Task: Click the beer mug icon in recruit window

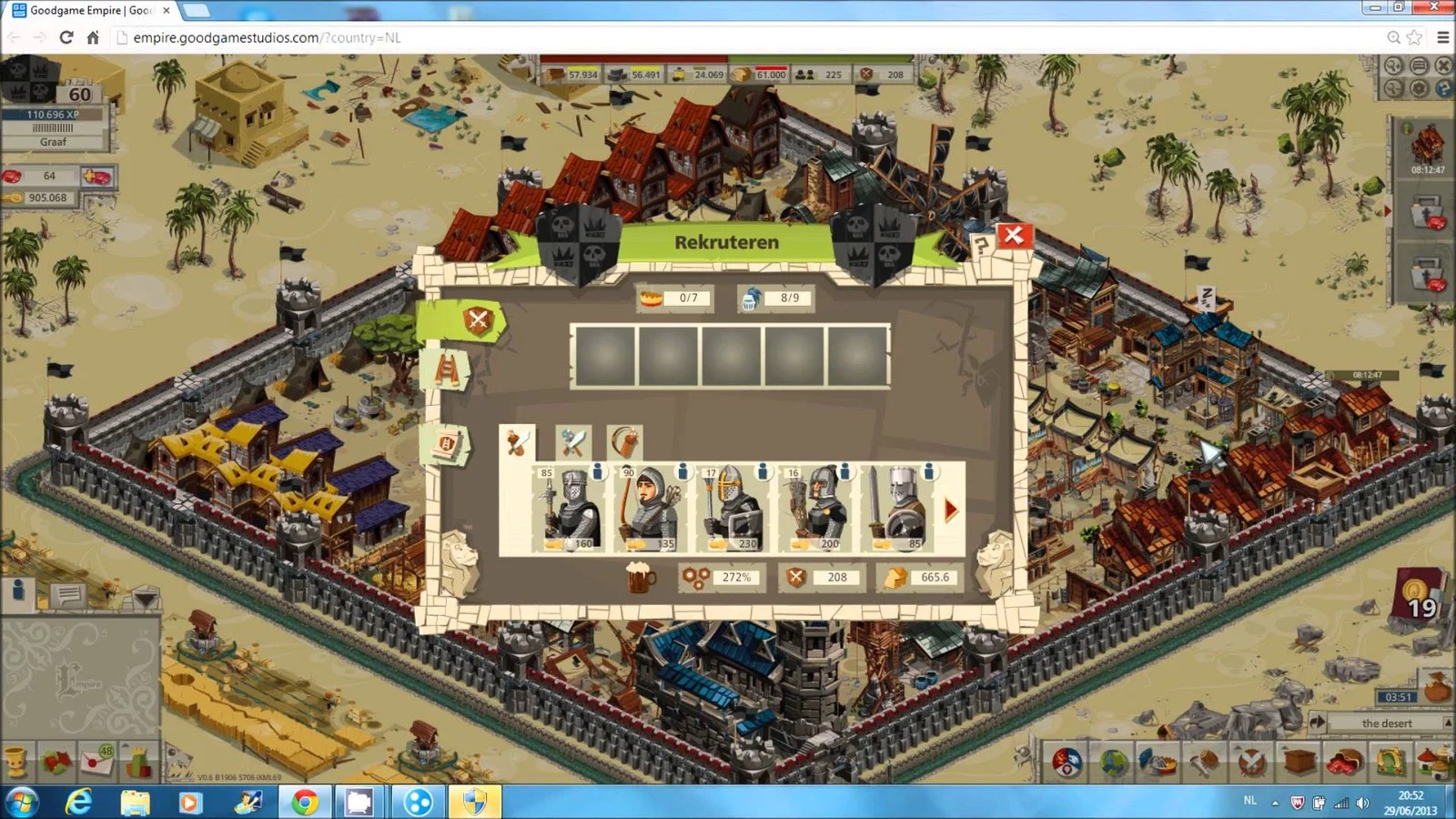Action: click(x=640, y=577)
